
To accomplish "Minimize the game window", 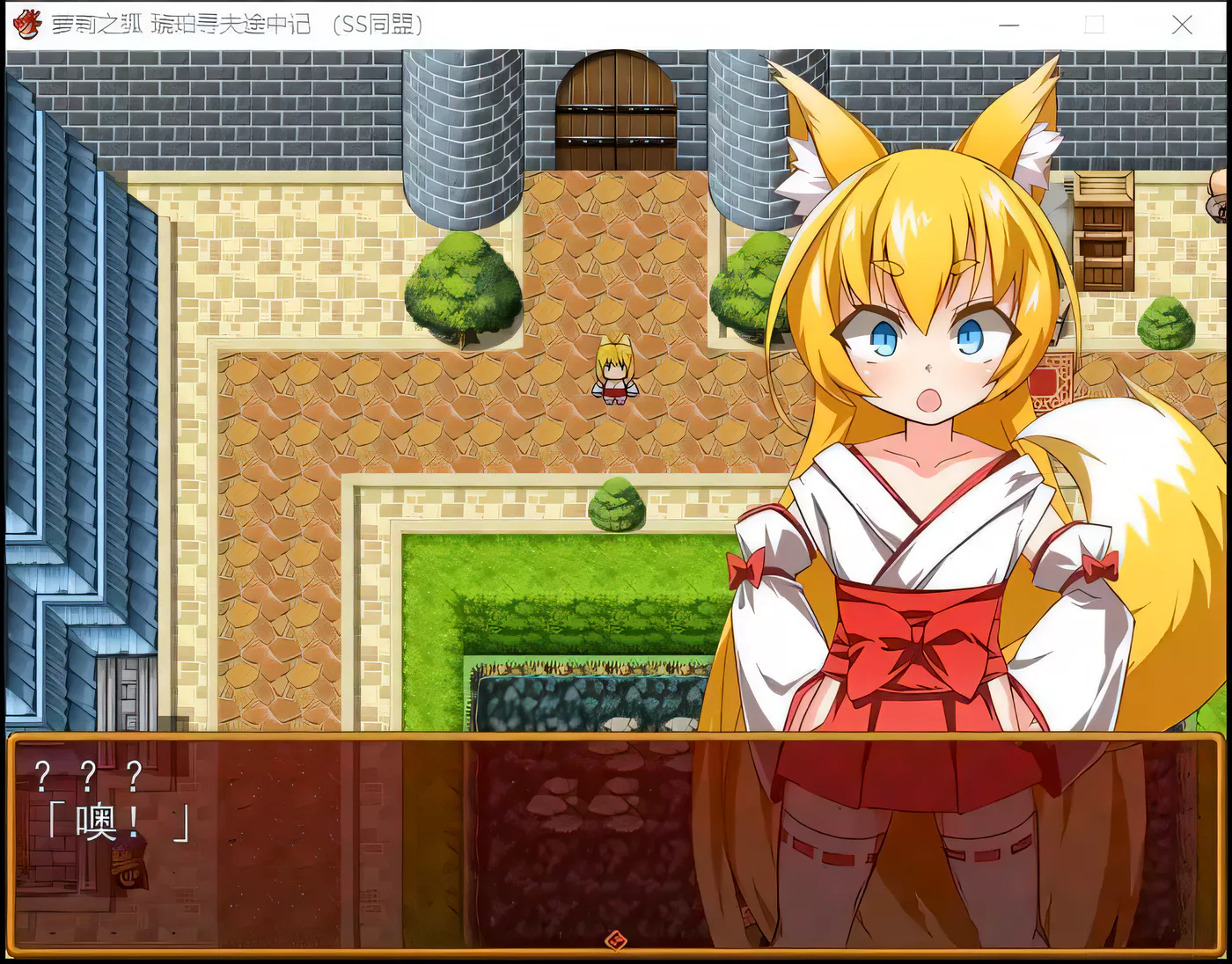I will point(1008,26).
